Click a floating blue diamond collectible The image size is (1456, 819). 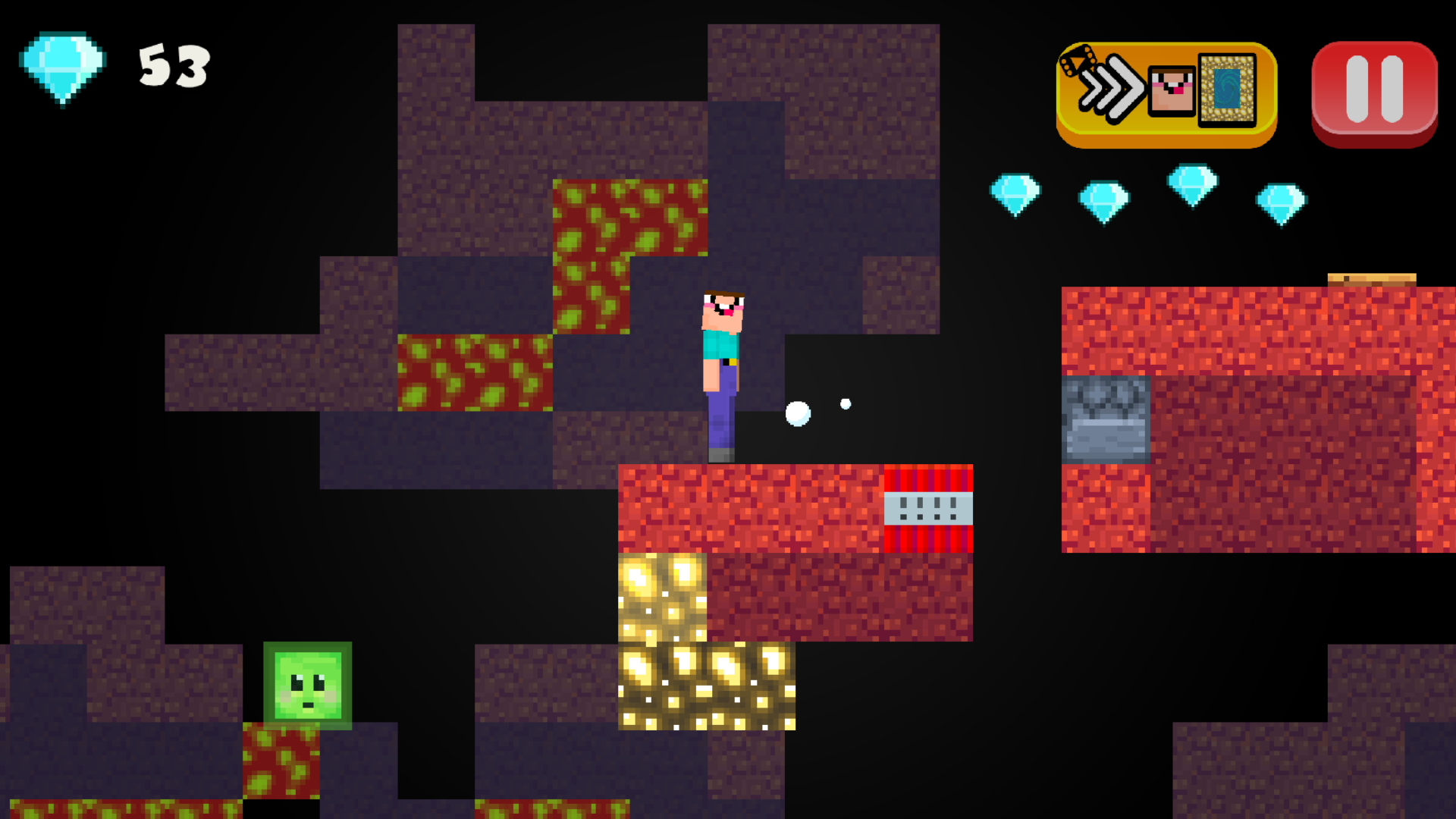[x=1016, y=193]
